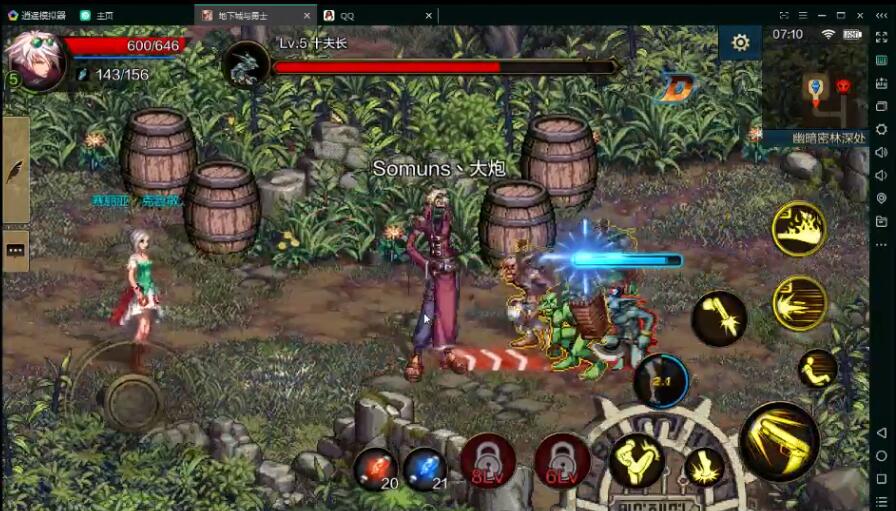This screenshot has width=896, height=511.
Task: Activate the dash burst skill
Action: tap(799, 302)
